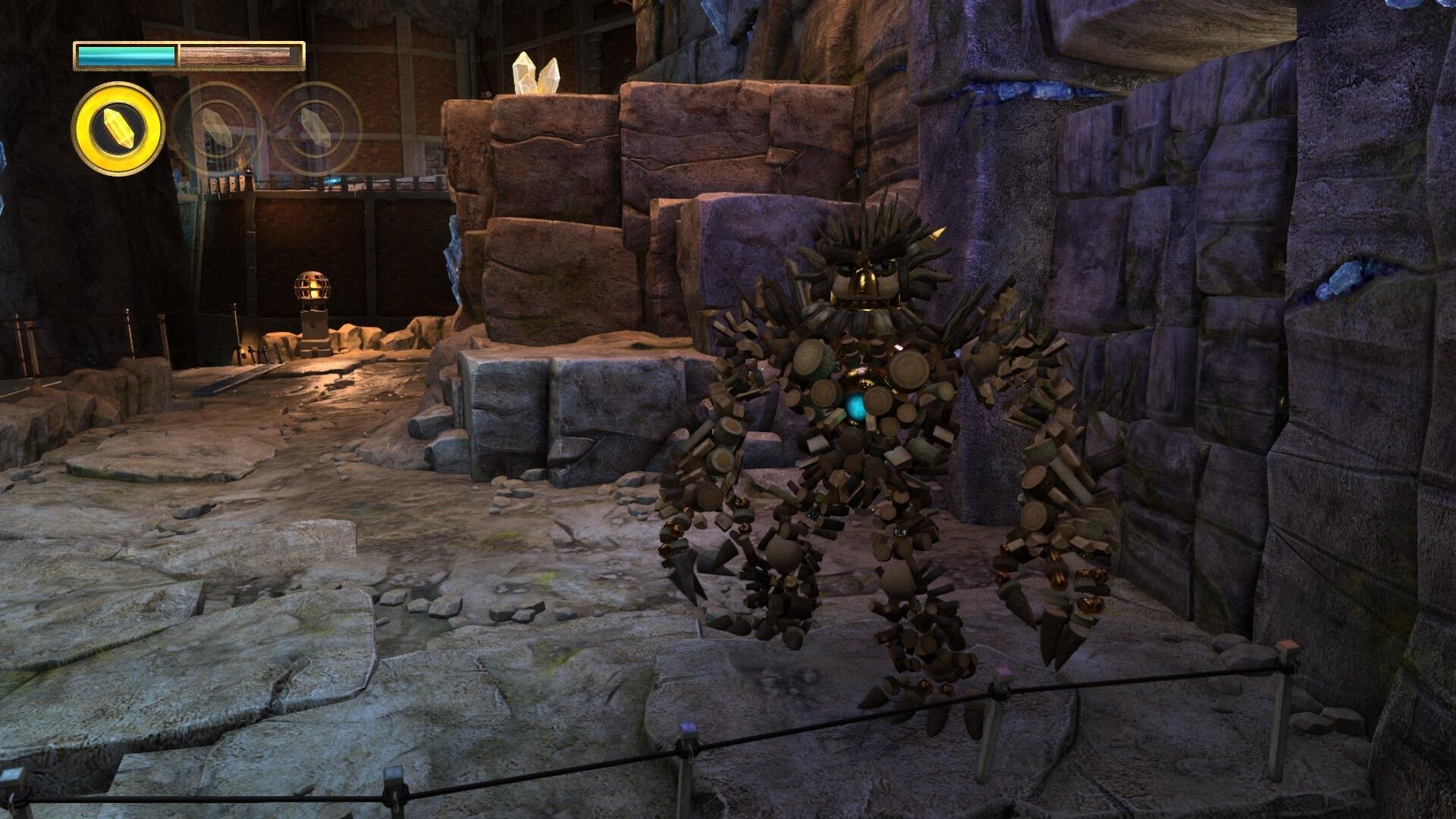The height and width of the screenshot is (819, 1456).
Task: Click Knack's golden mask face
Action: [864, 281]
